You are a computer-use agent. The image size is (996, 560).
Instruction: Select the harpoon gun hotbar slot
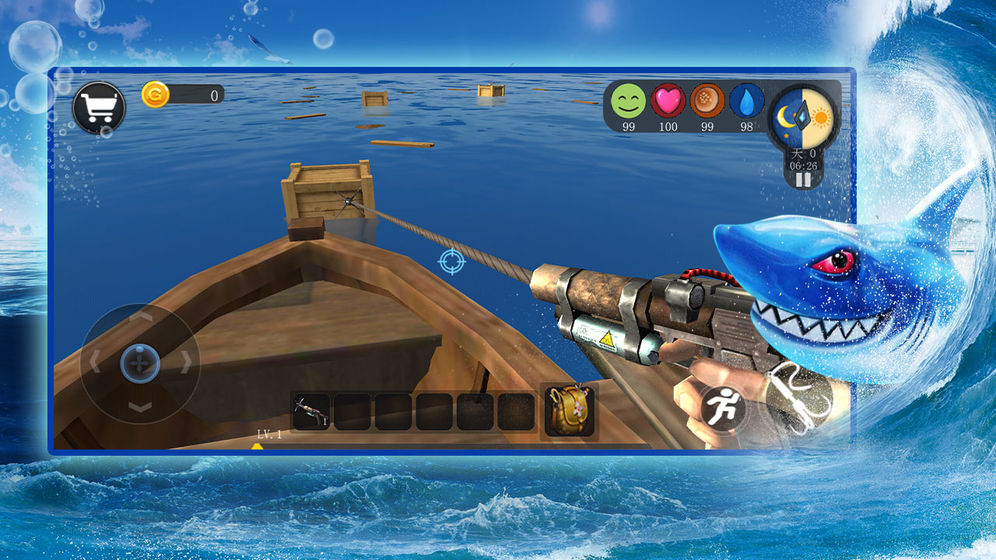[x=311, y=411]
